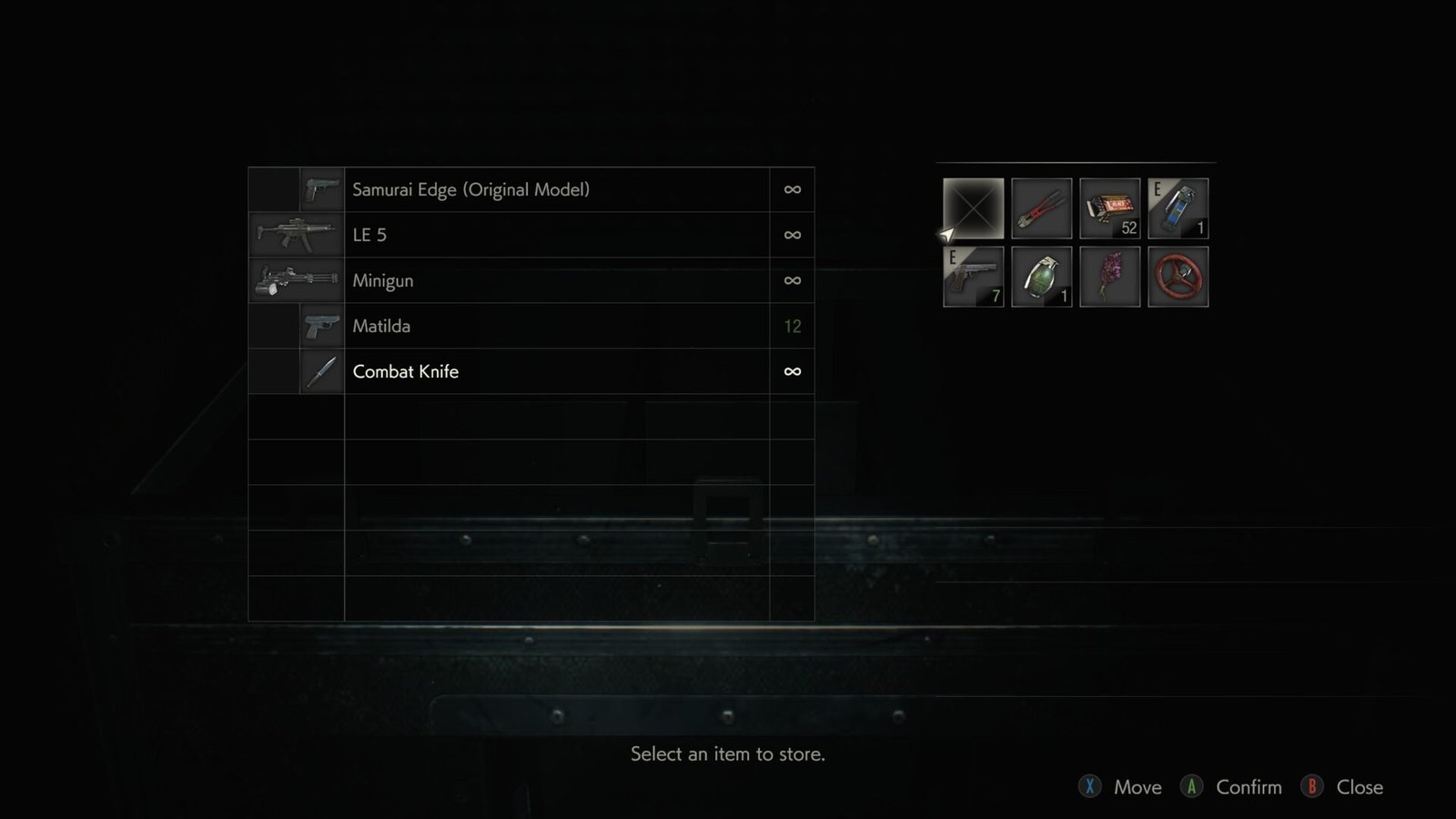
Task: Select the Combat Knife storage entry
Action: click(x=546, y=371)
